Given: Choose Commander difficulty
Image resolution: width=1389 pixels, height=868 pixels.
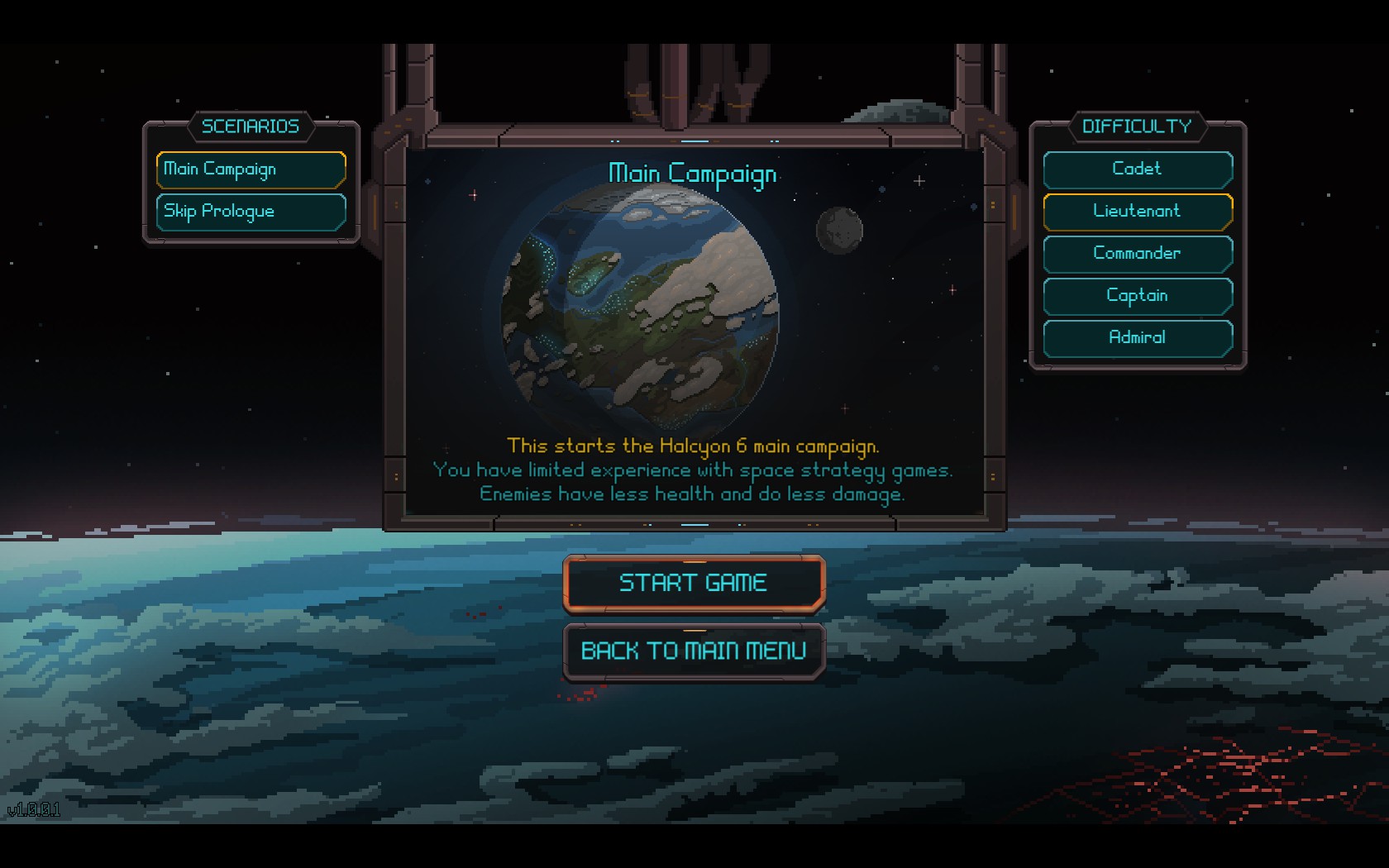Looking at the screenshot, I should pos(1138,254).
